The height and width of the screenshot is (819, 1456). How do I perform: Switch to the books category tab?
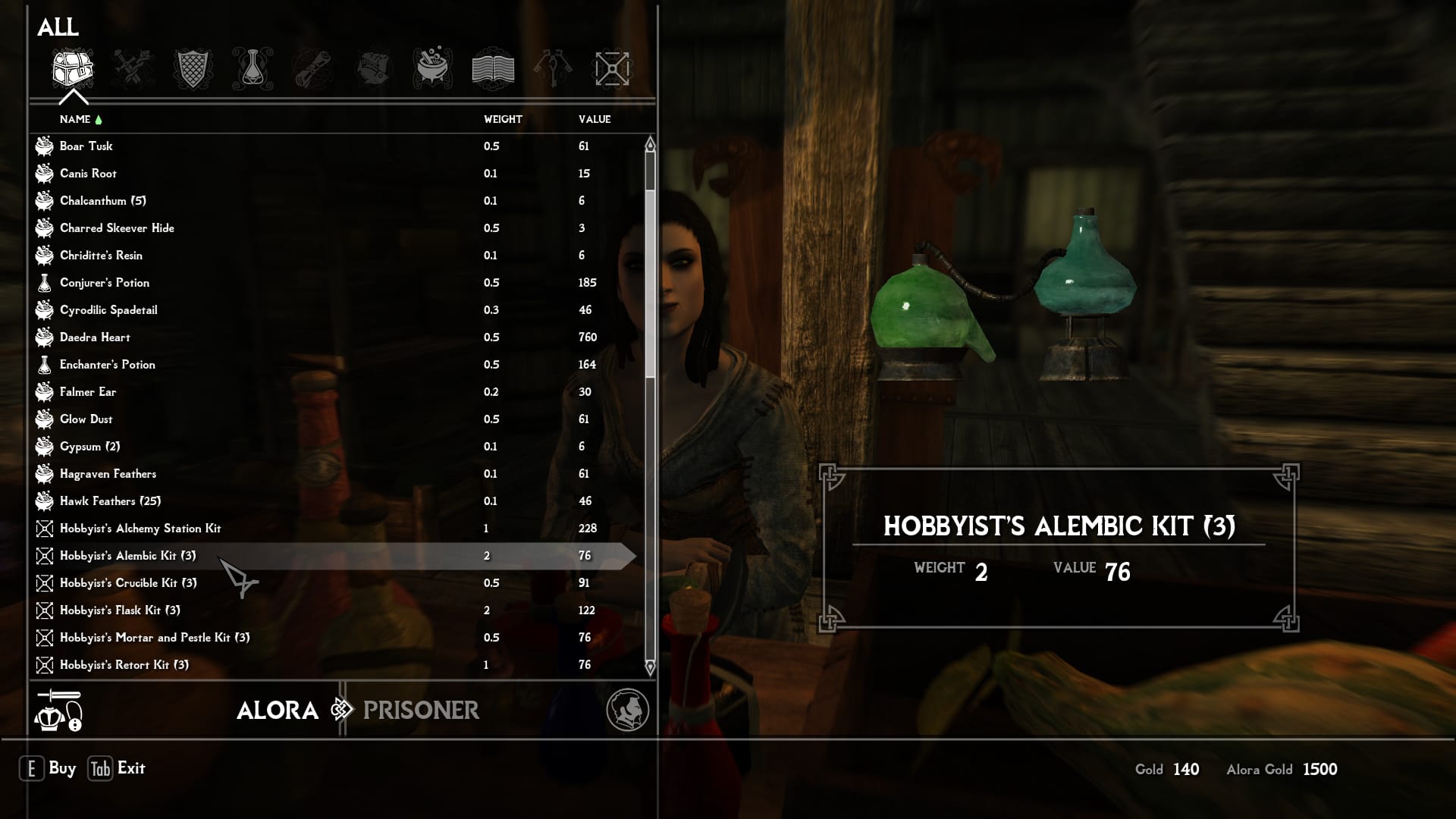click(493, 69)
